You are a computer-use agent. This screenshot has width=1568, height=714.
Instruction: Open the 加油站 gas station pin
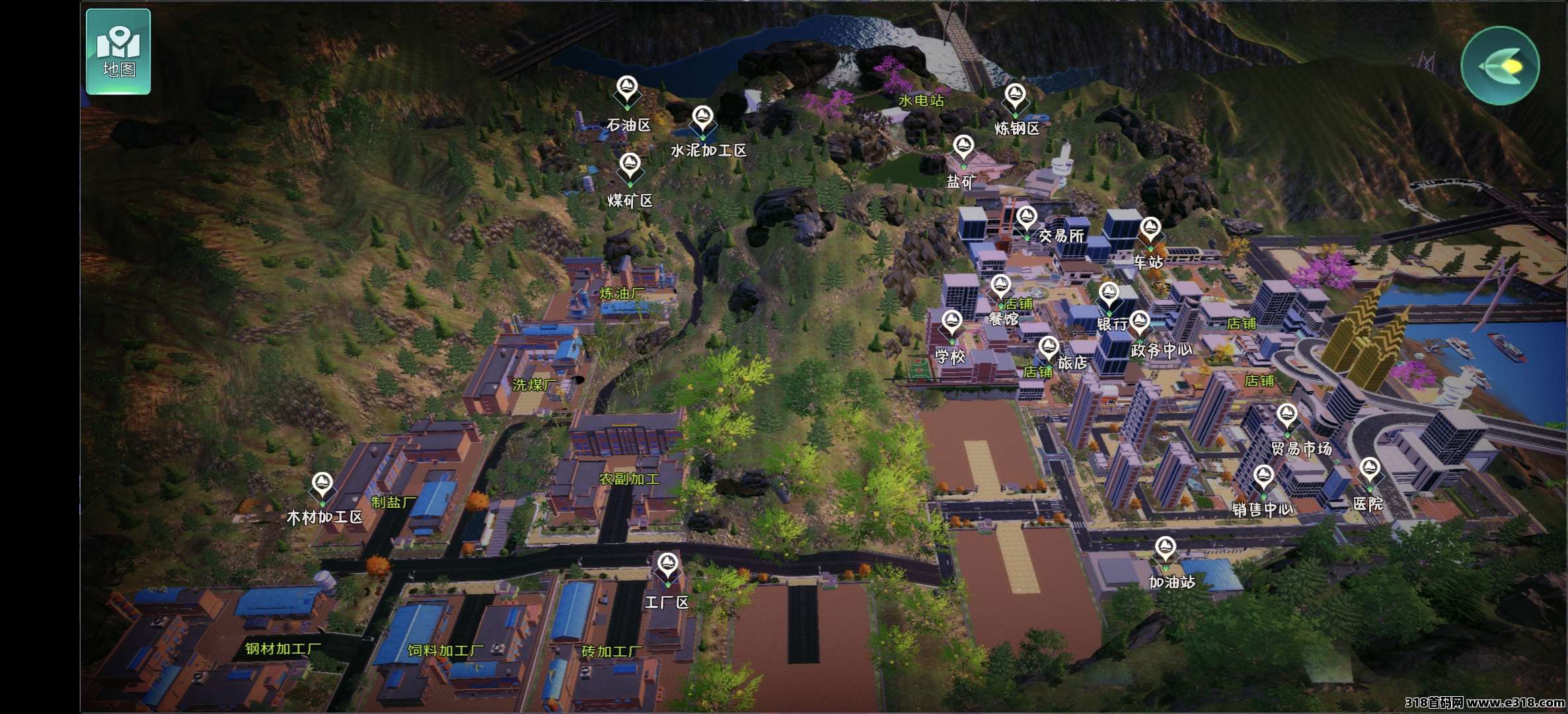click(1165, 550)
